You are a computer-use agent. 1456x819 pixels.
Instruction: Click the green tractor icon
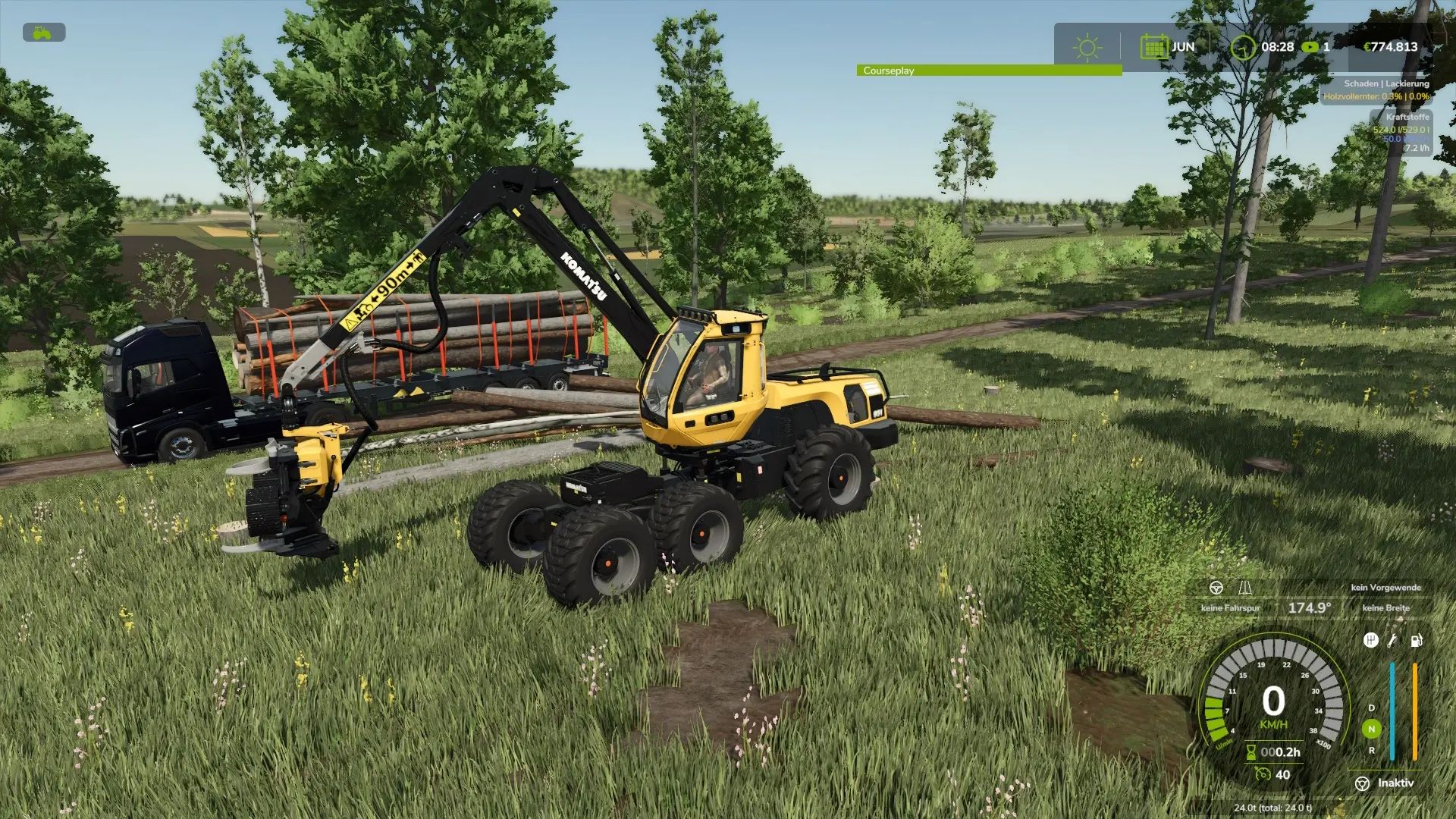pos(44,33)
